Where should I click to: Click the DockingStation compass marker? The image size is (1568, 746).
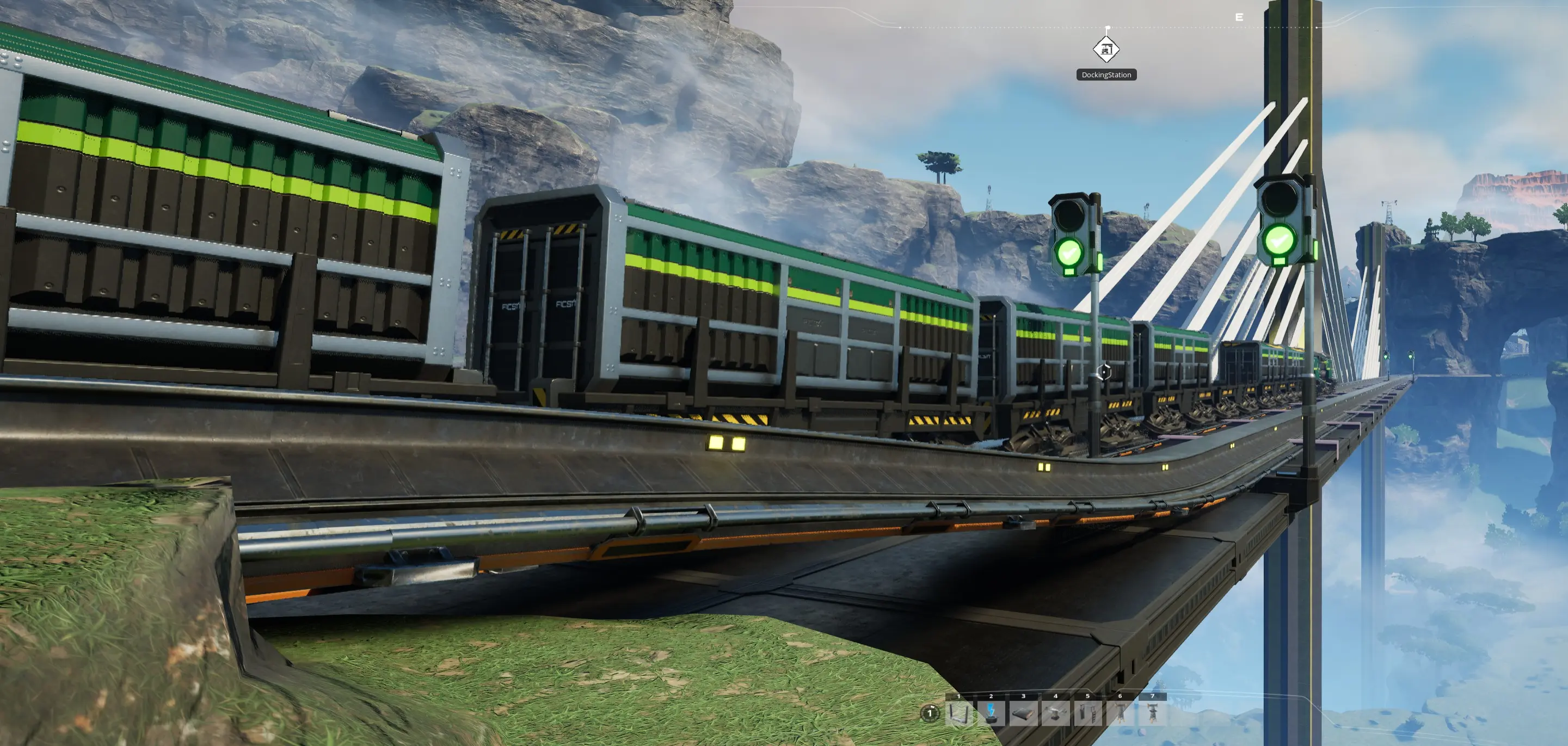click(1106, 50)
